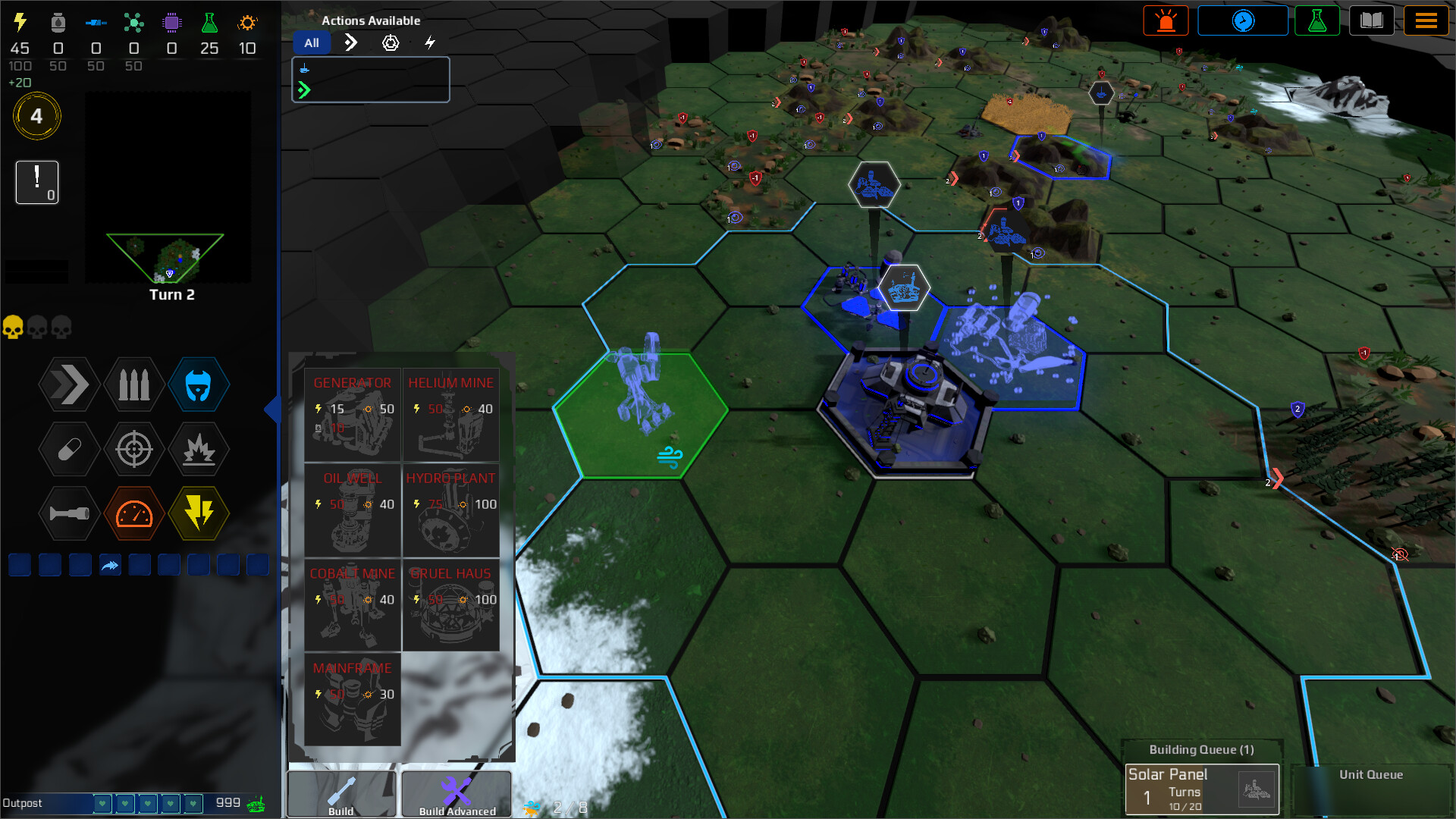
Task: Activate the yellow lightning ability icon
Action: 199,514
